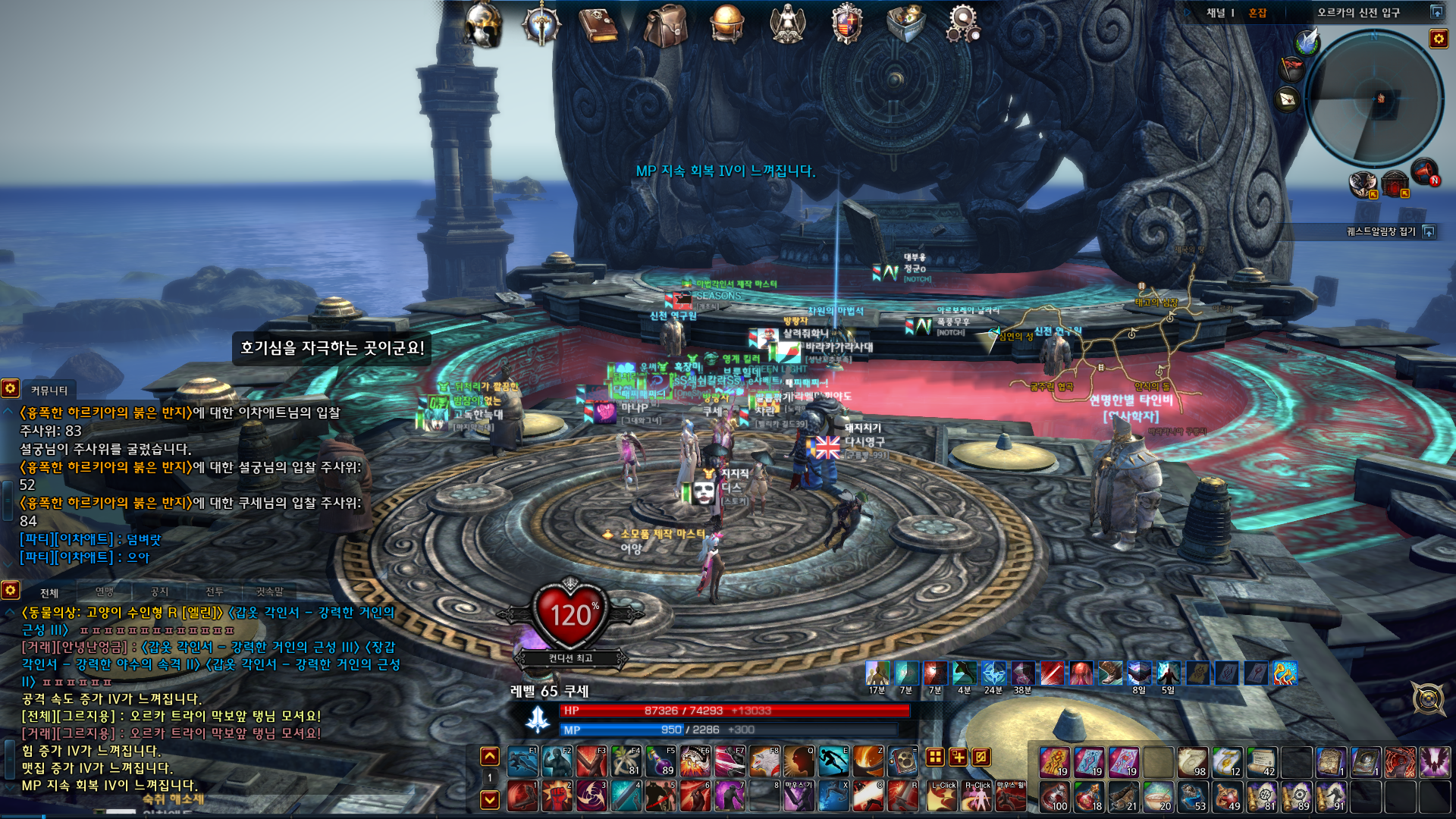Open the mail envelope icon

1288,99
